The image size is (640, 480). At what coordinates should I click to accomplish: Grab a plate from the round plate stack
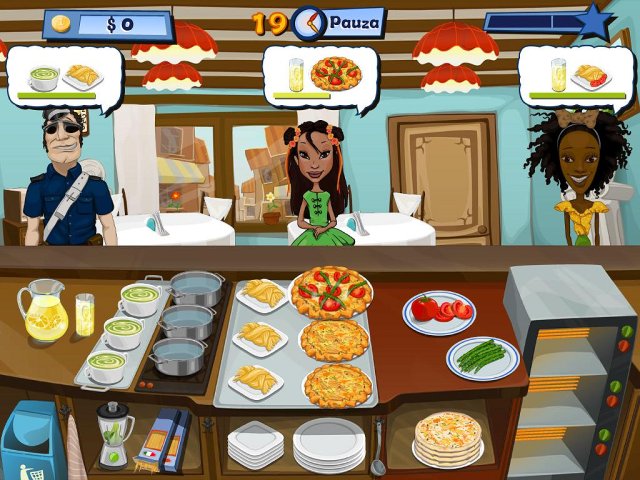tap(328, 441)
